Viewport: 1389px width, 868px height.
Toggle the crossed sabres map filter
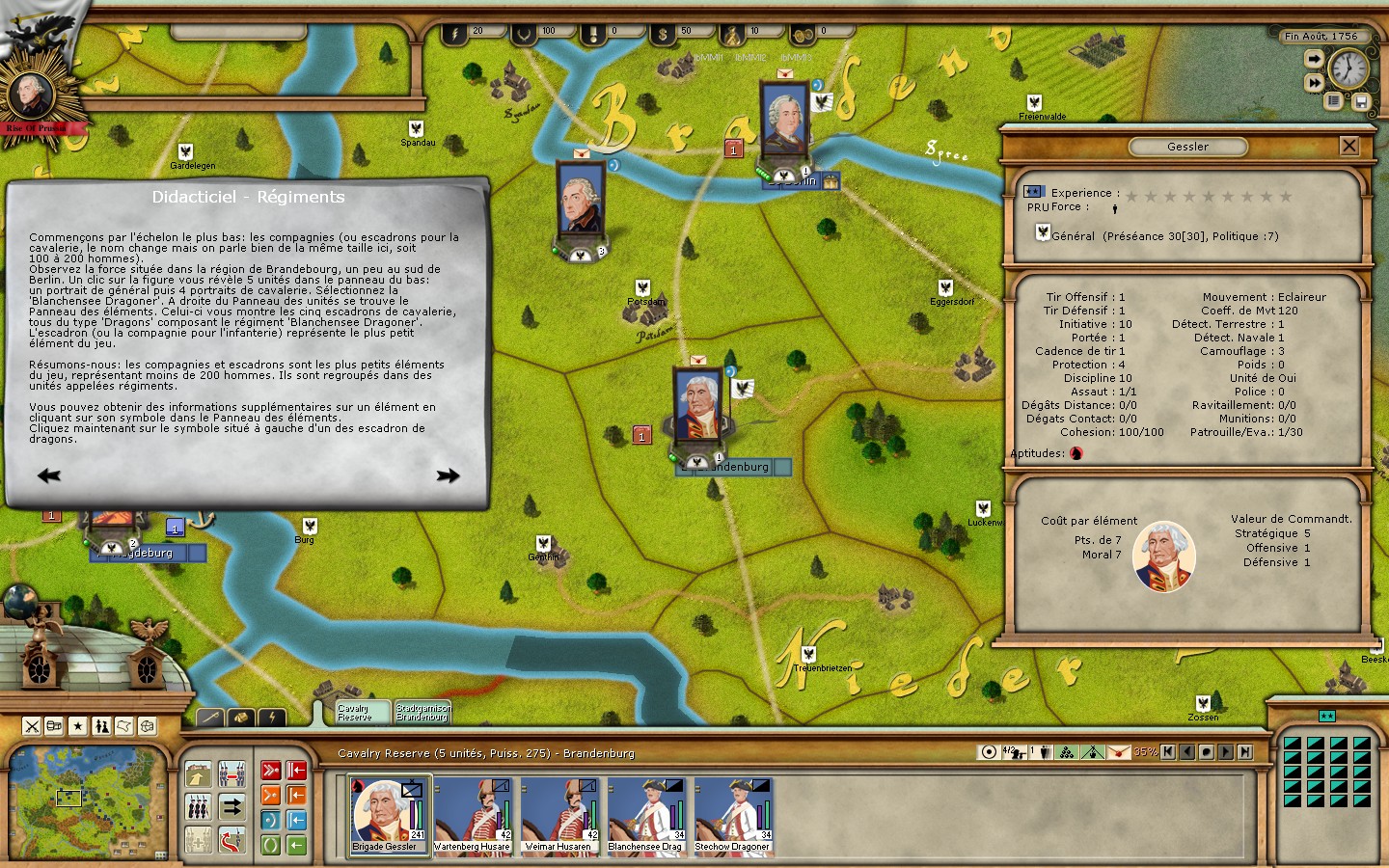tap(32, 726)
